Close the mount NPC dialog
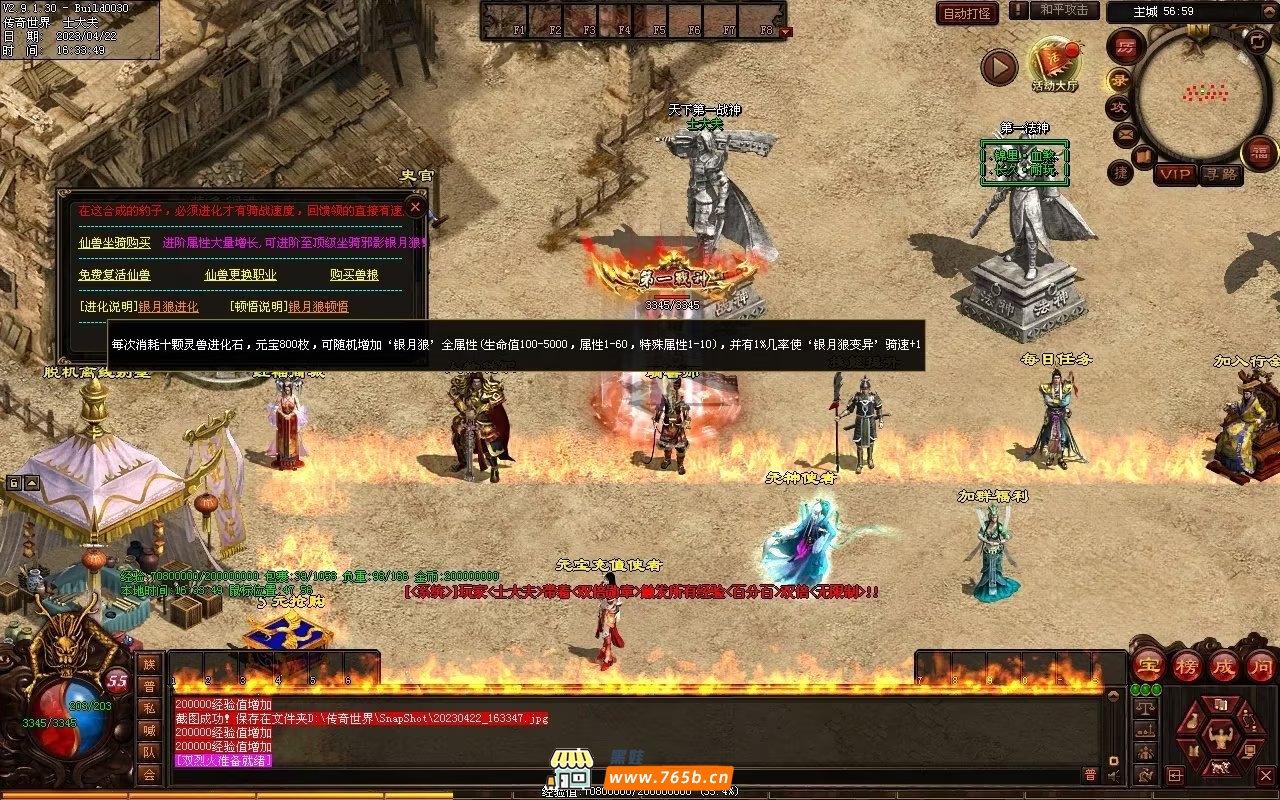The height and width of the screenshot is (800, 1280). pos(415,208)
